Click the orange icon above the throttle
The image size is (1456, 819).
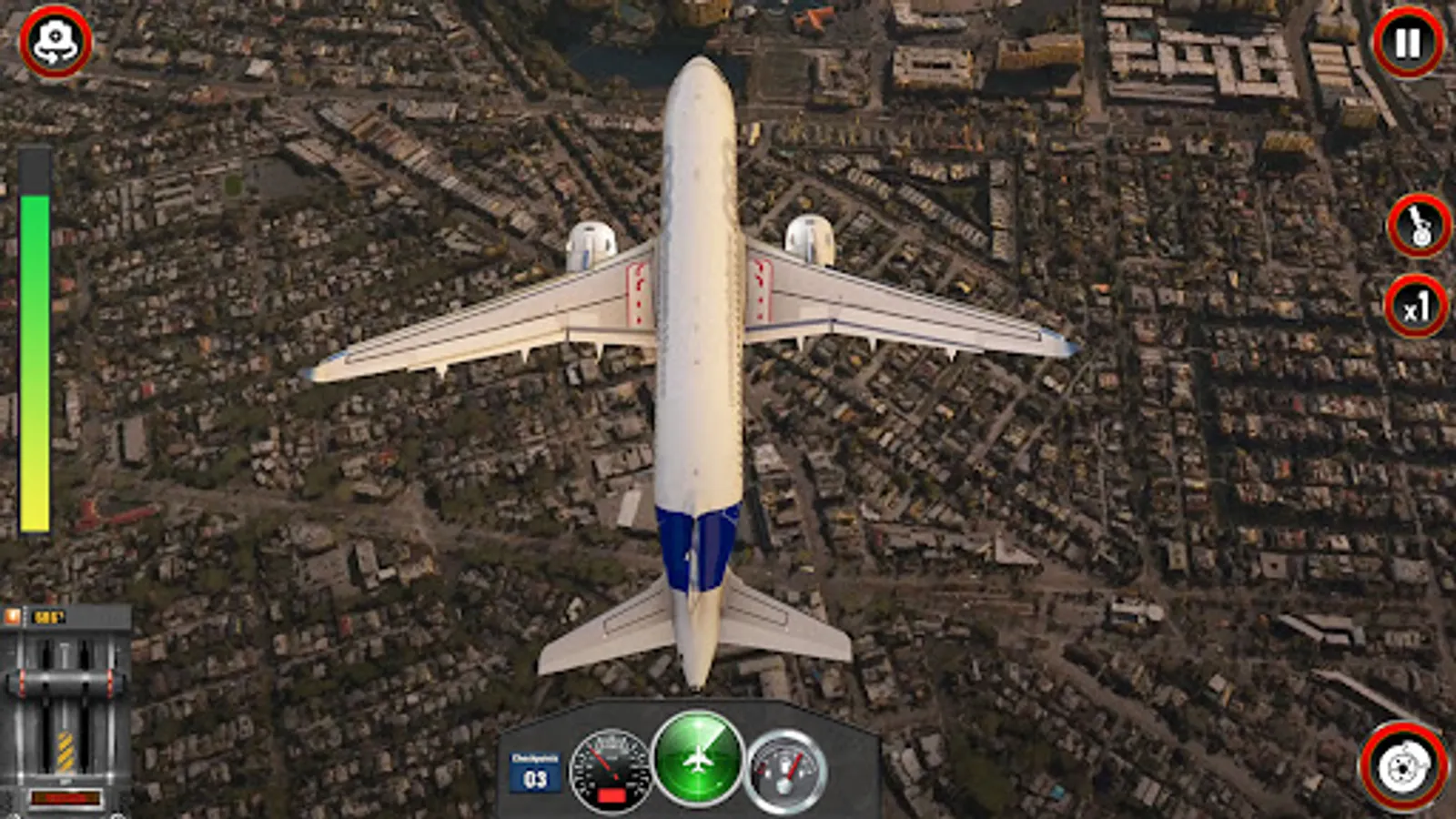coord(13,617)
